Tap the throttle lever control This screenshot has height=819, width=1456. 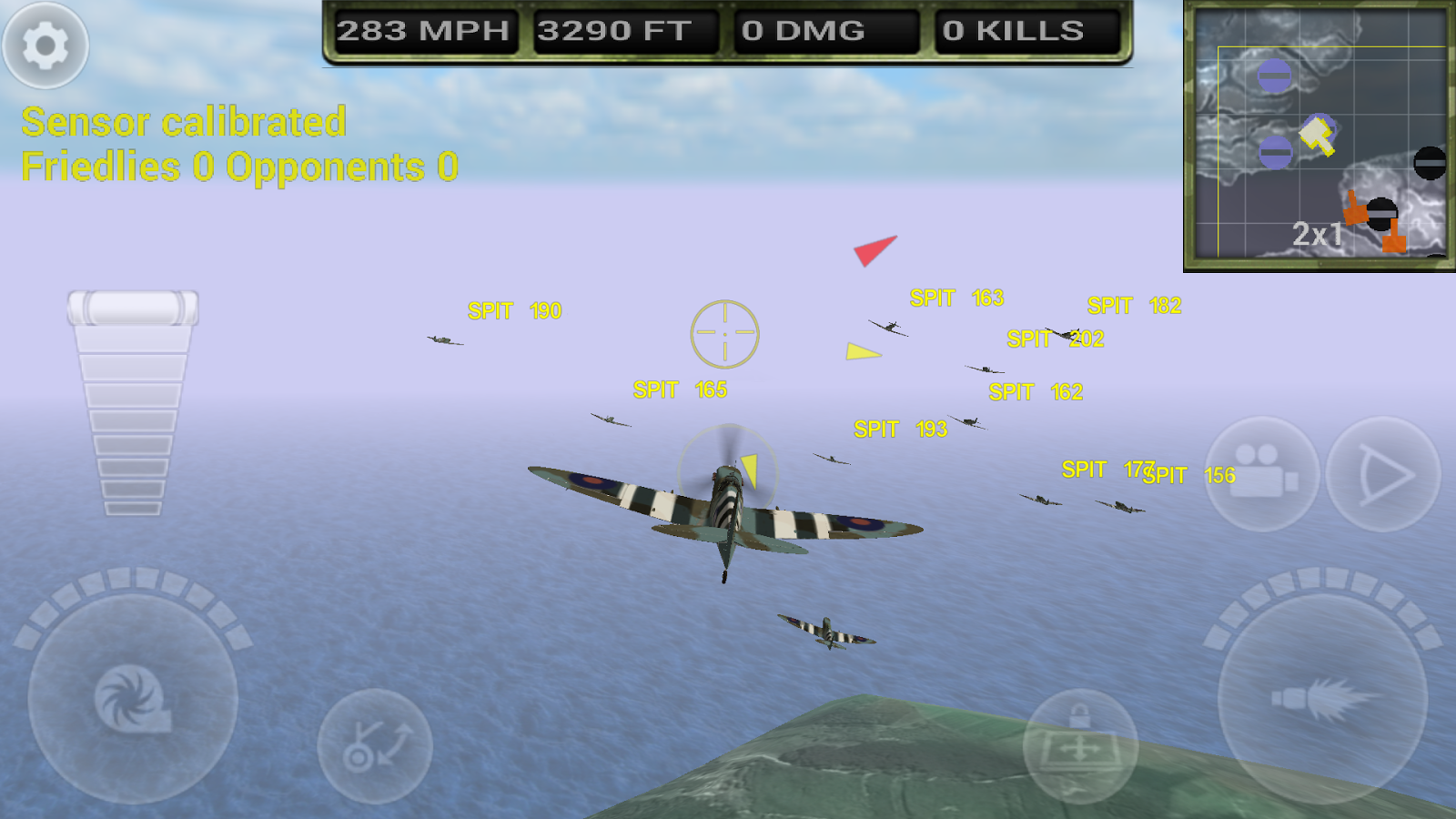click(x=133, y=309)
